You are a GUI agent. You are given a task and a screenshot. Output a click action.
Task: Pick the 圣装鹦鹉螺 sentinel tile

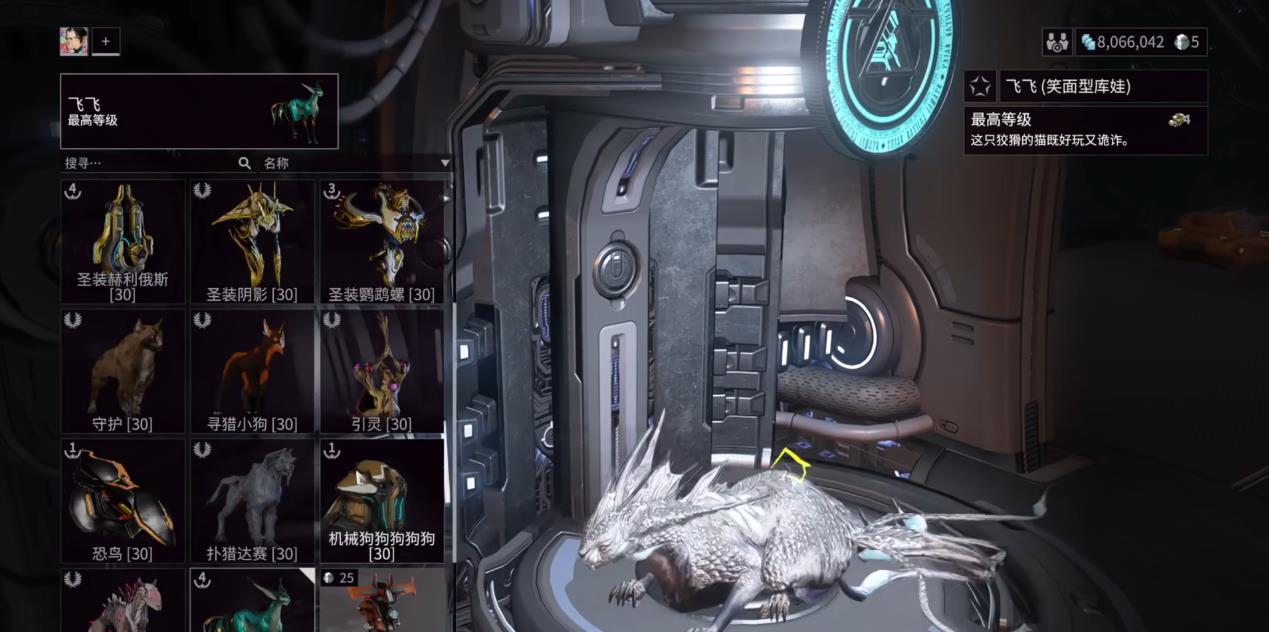coord(381,241)
